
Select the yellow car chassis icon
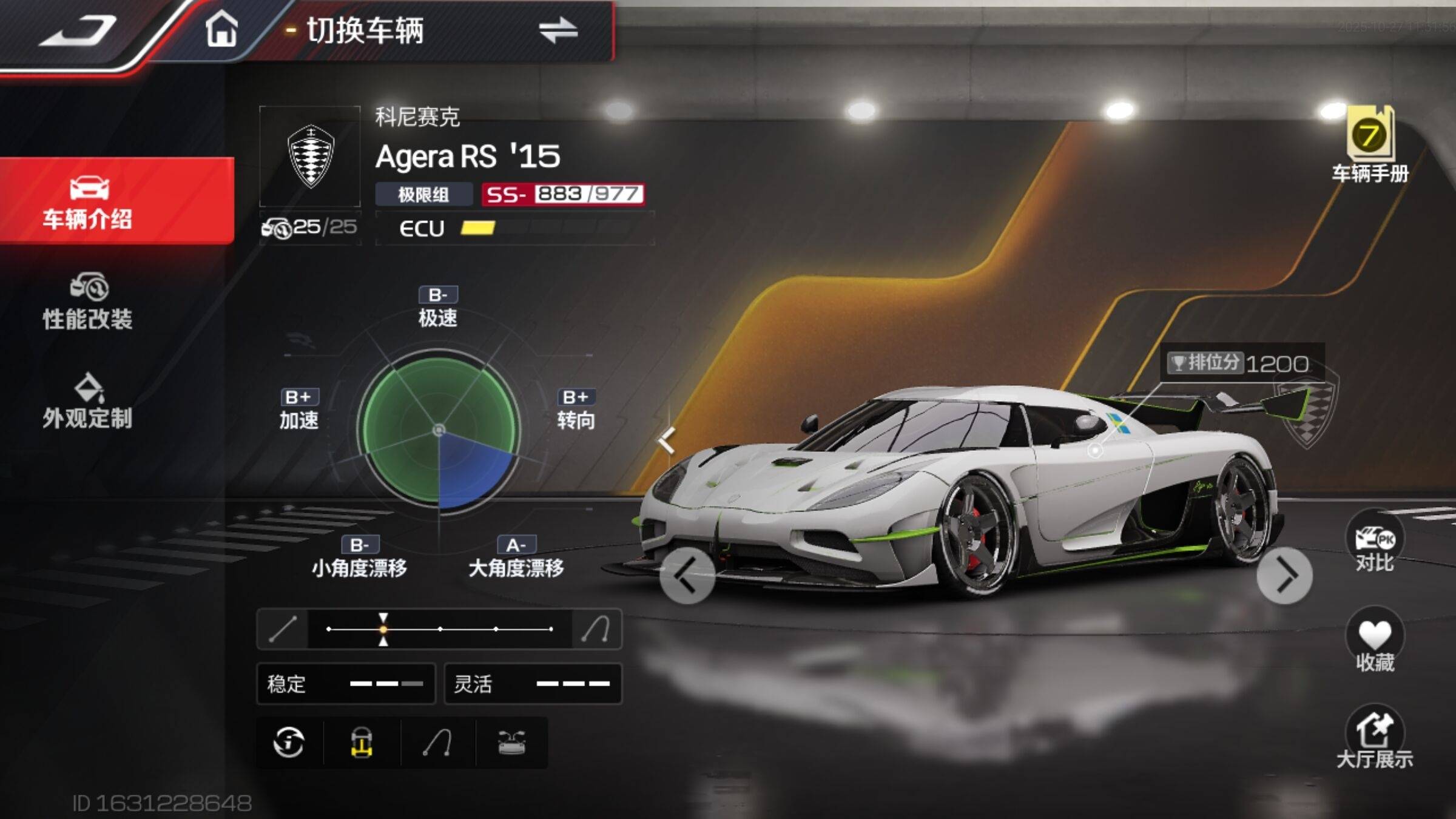(x=362, y=742)
